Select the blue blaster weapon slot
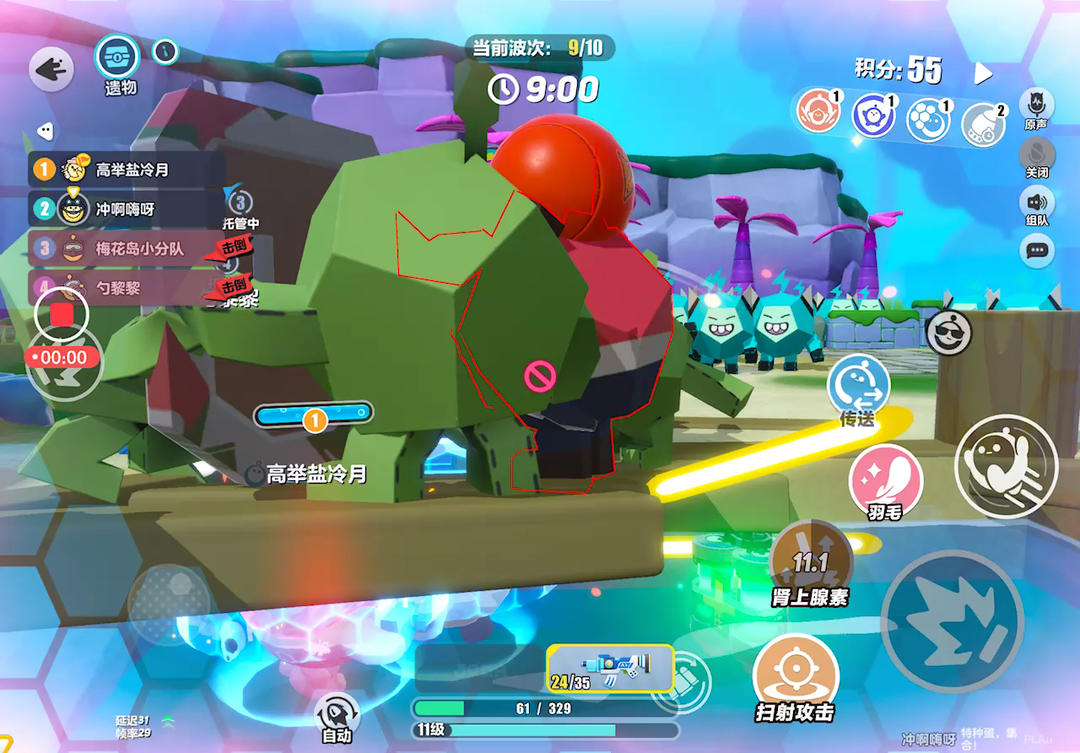This screenshot has height=753, width=1080. (610, 668)
